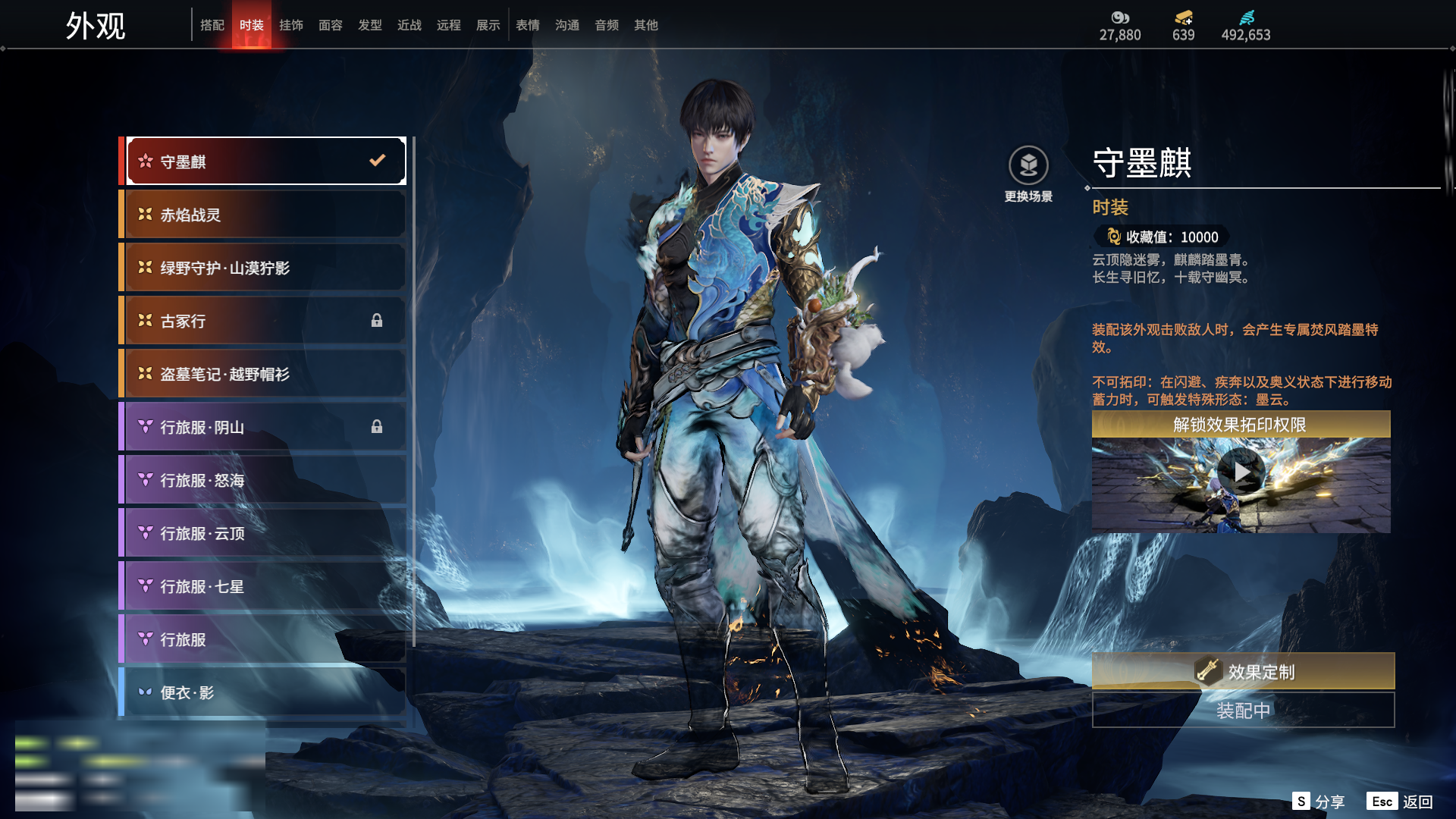Click the 分享 share button
This screenshot has width=1456, height=819.
[1319, 802]
